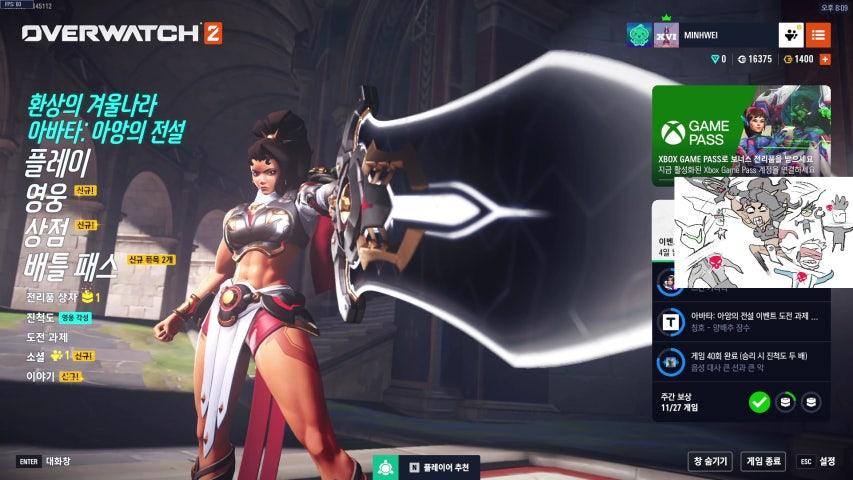Select the 이야기 (Stories) menu entry
Image resolution: width=853 pixels, height=480 pixels.
pos(40,376)
